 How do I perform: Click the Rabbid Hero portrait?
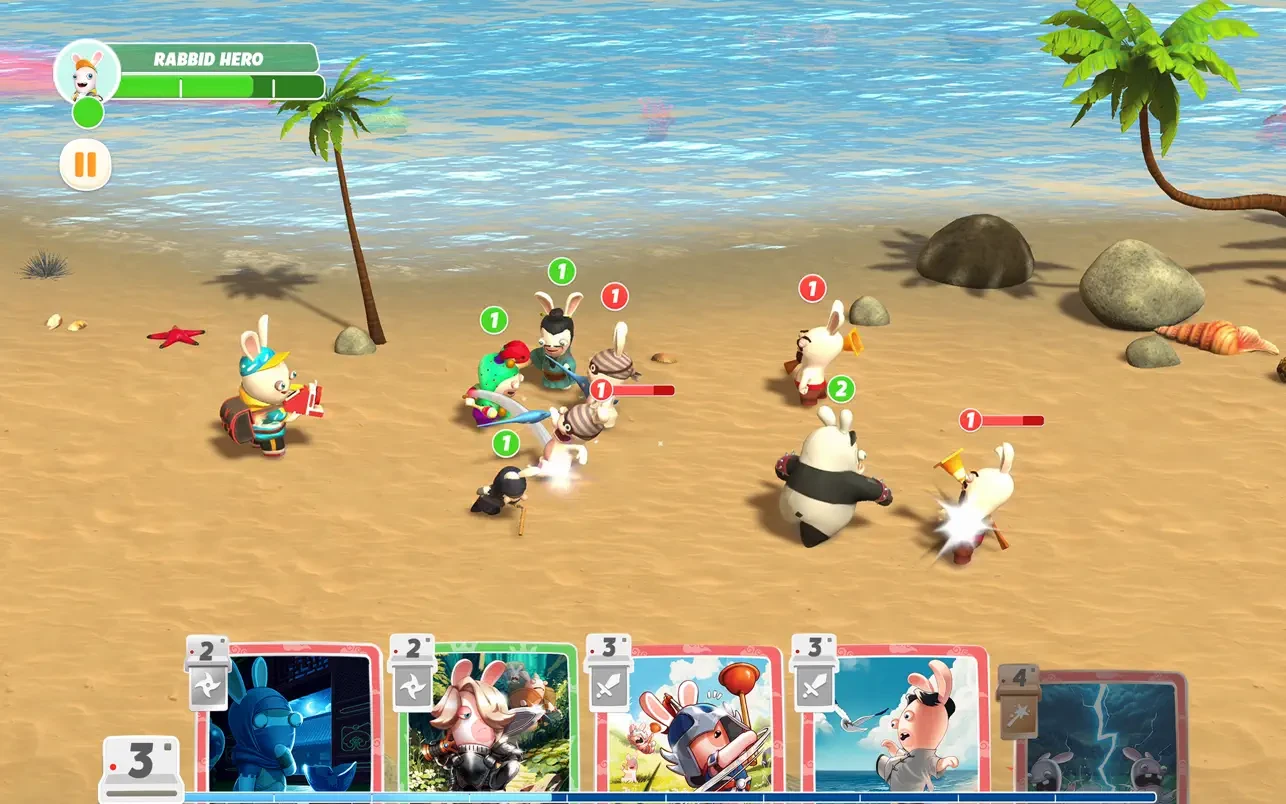(87, 72)
